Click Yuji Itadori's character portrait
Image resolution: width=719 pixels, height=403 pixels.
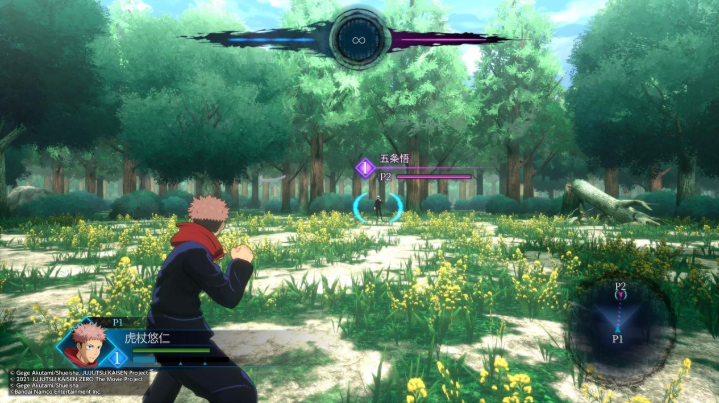(x=84, y=342)
